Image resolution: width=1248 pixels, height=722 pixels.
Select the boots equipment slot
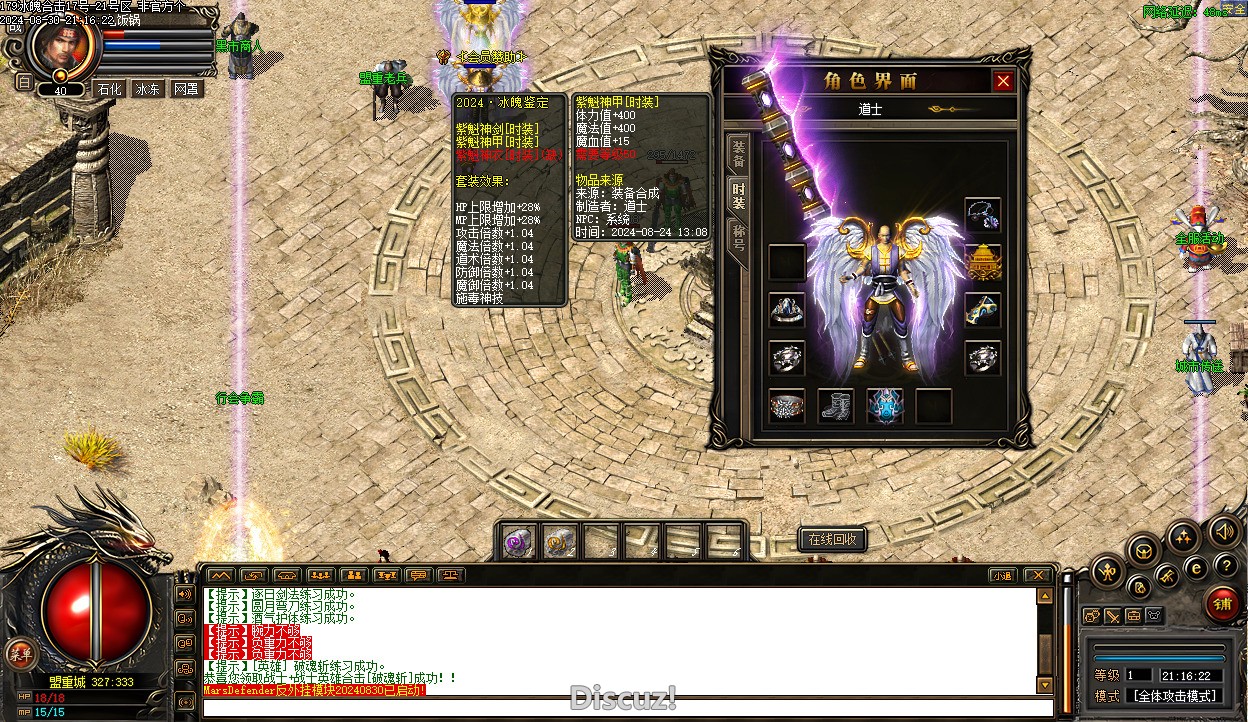click(836, 406)
